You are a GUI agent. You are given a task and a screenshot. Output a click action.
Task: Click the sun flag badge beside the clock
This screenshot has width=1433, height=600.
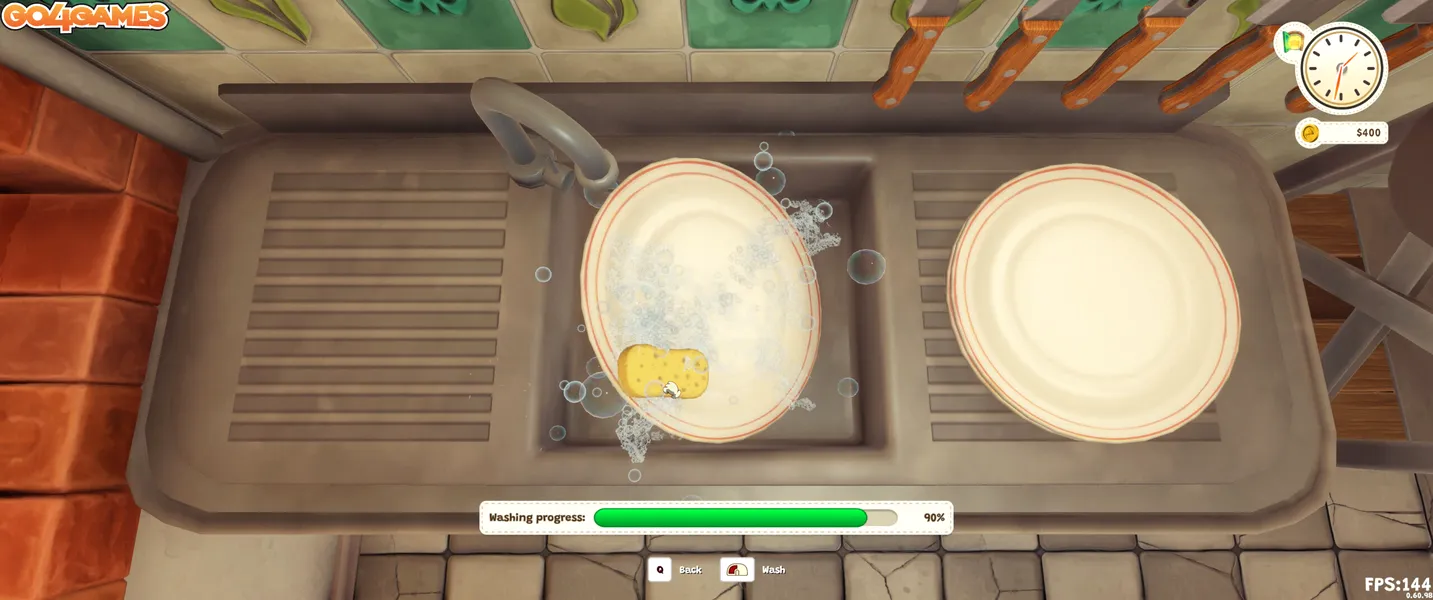click(x=1292, y=43)
